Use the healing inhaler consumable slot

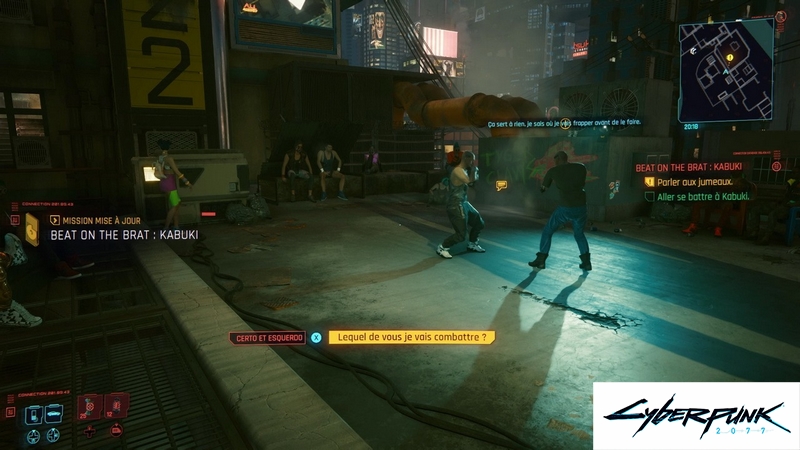pos(90,407)
